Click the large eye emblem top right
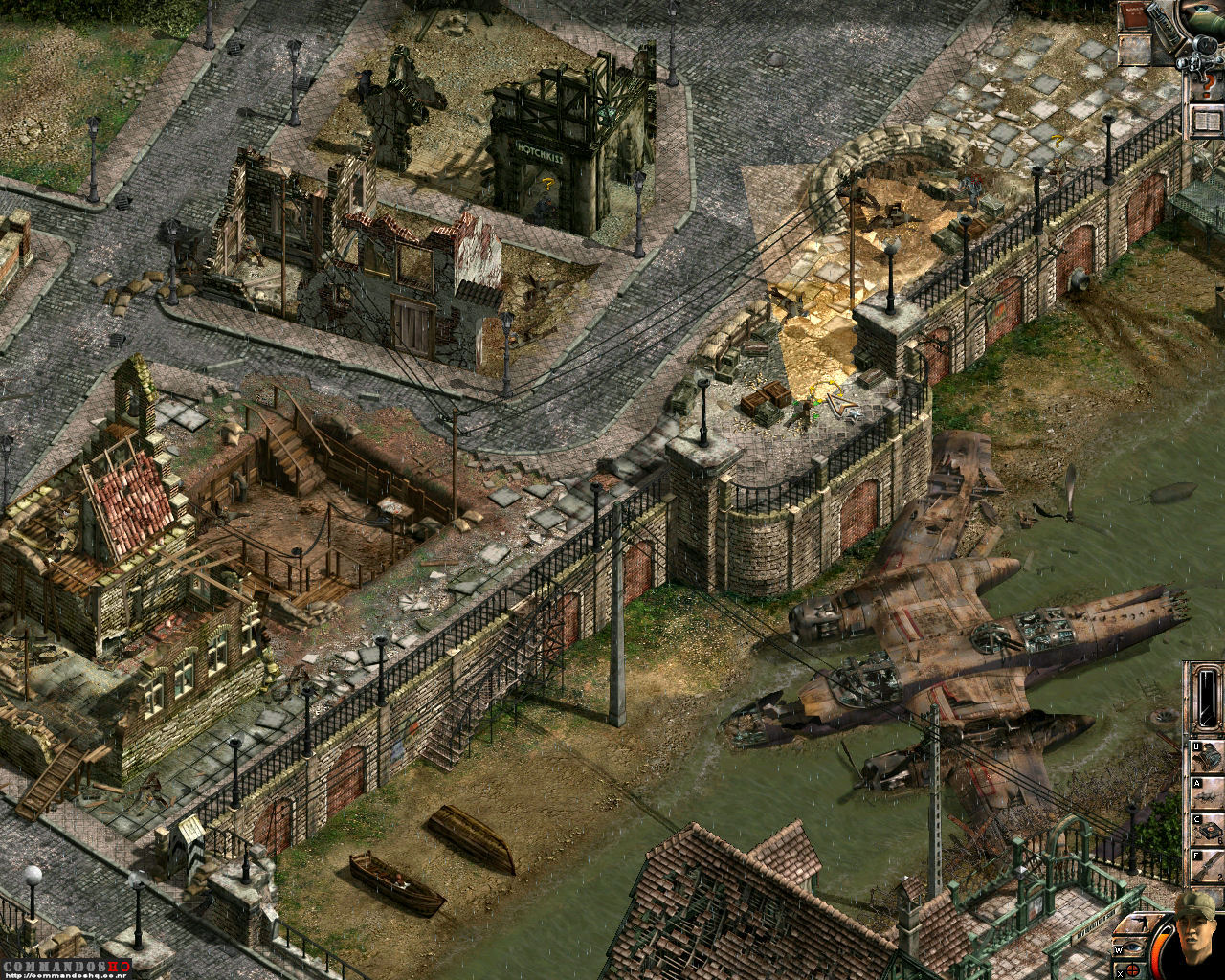This screenshot has height=980, width=1225. (x=1201, y=10)
